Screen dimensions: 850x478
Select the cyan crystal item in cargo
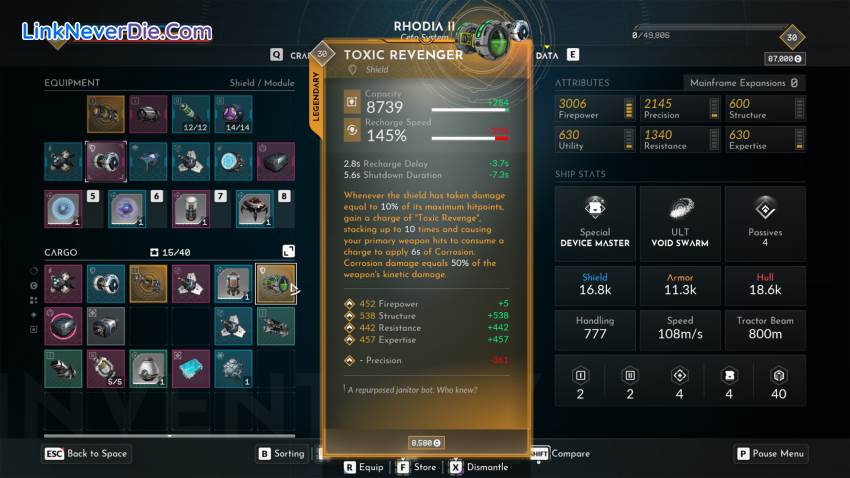(x=190, y=369)
